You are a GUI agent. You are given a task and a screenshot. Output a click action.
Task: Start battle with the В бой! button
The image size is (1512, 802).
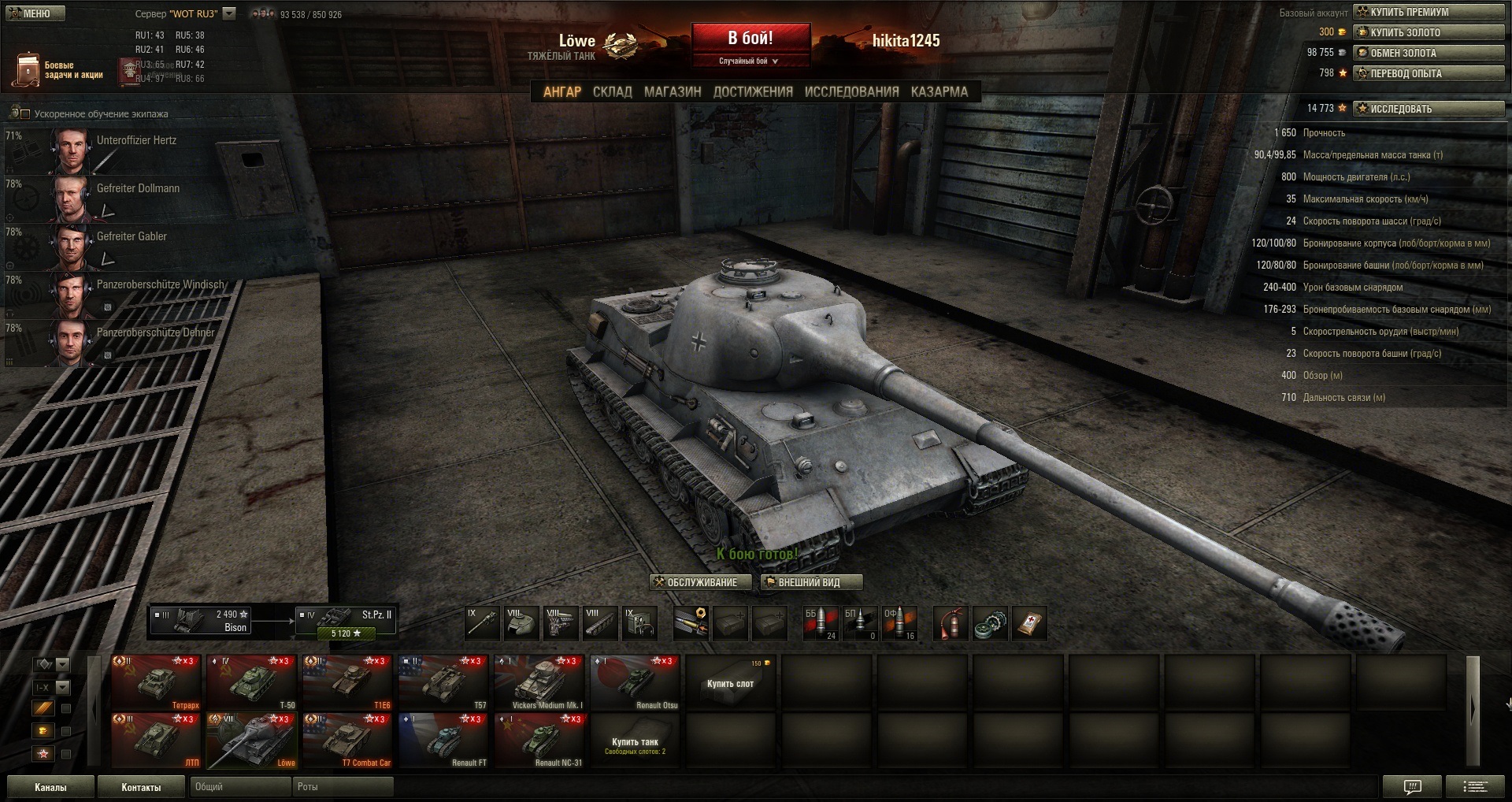click(750, 39)
